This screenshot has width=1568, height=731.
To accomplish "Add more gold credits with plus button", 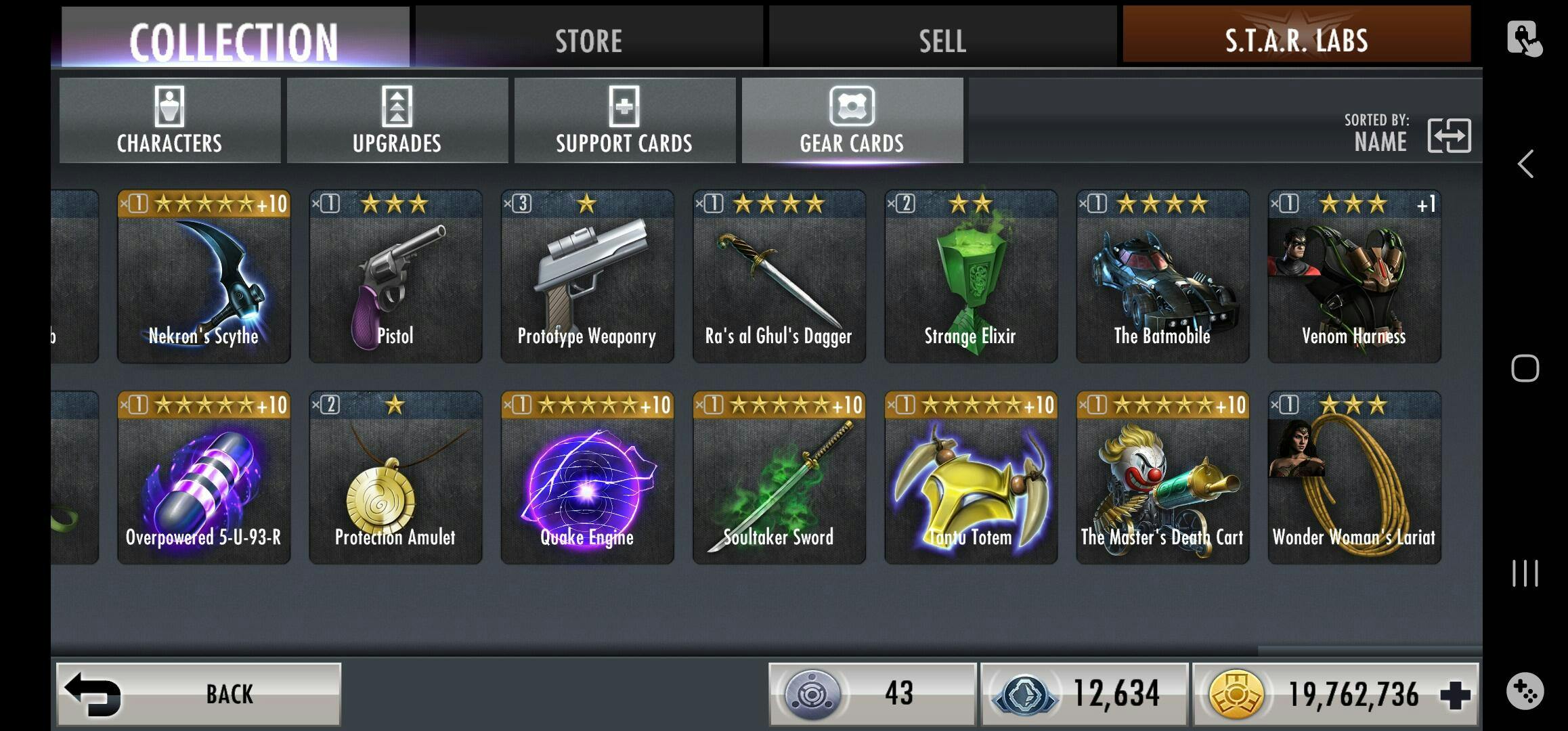I will pos(1455,695).
